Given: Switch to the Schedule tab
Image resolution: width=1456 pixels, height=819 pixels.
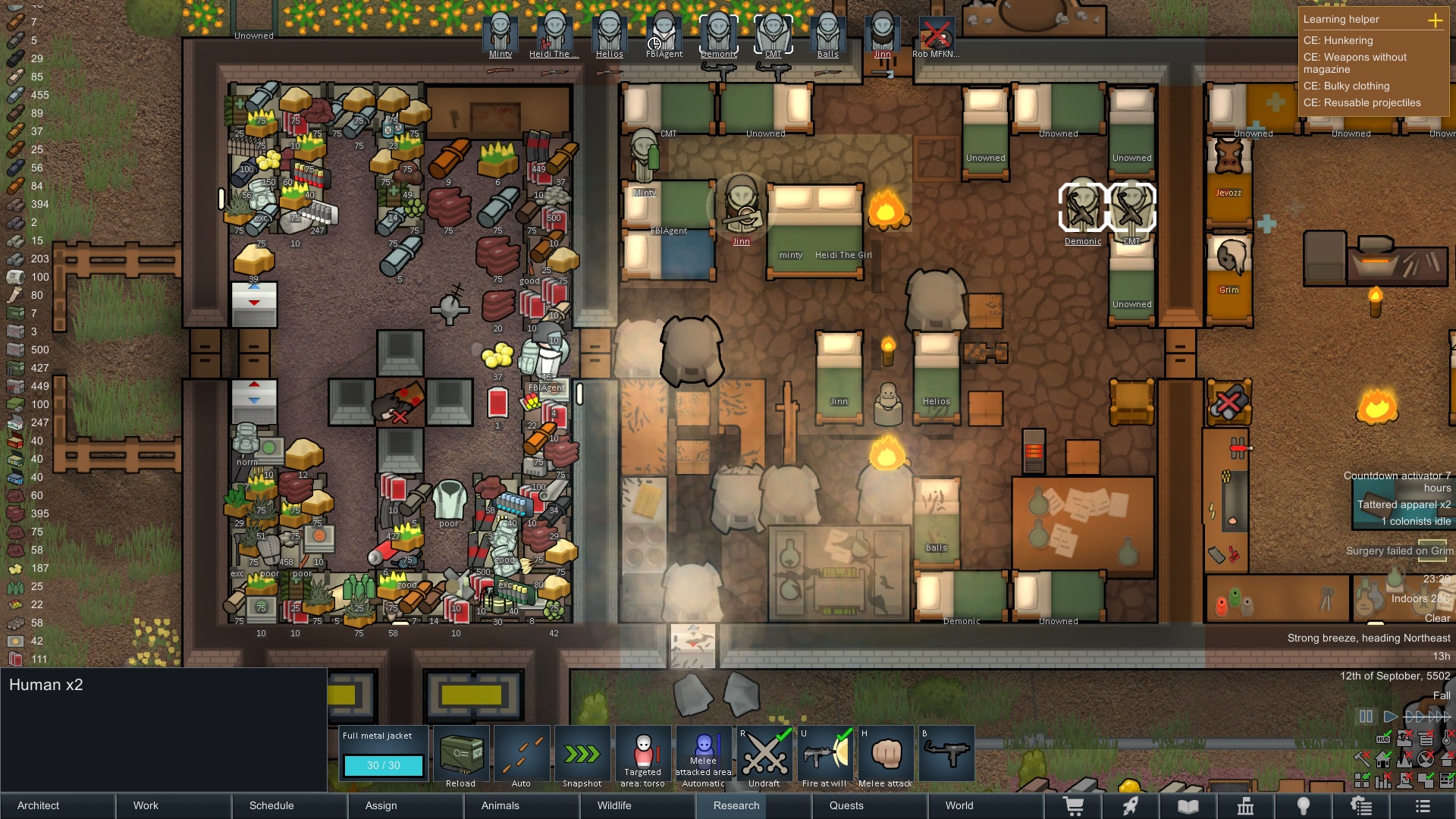Looking at the screenshot, I should [271, 805].
